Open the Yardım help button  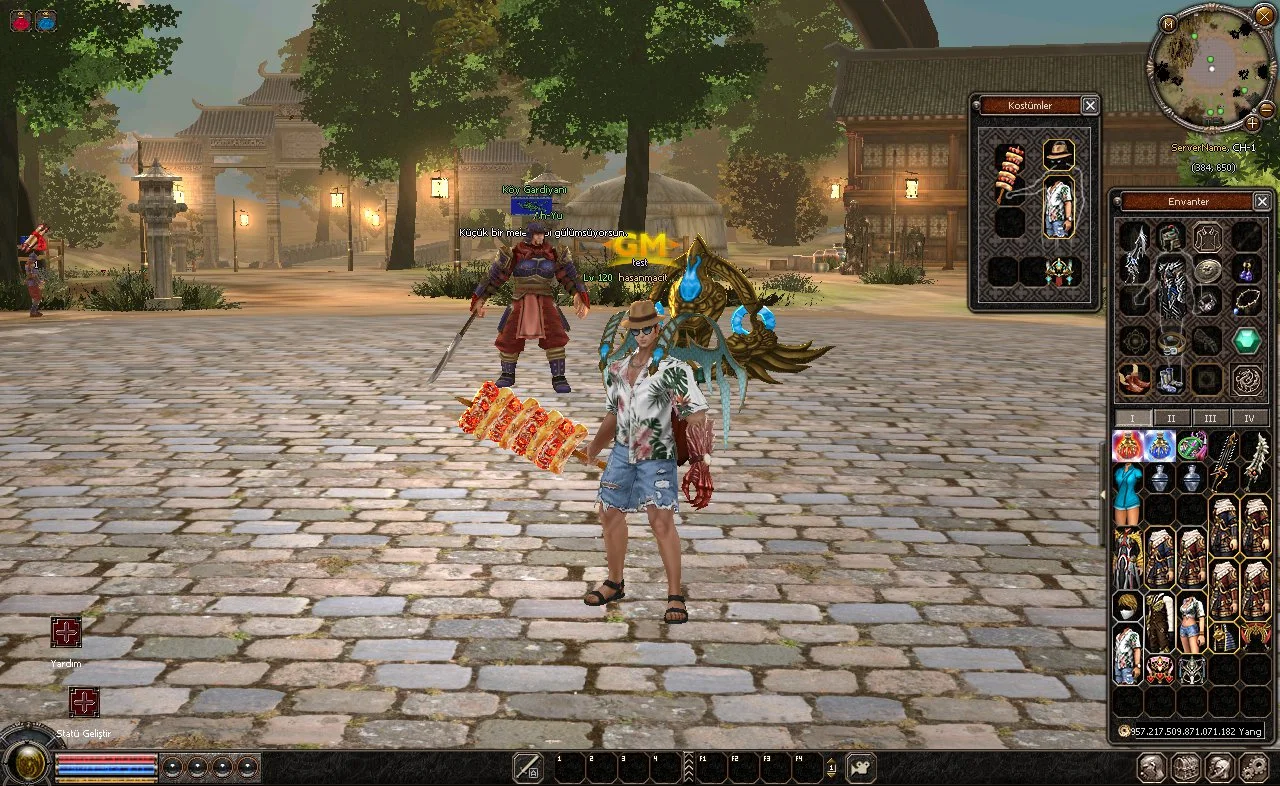66,632
